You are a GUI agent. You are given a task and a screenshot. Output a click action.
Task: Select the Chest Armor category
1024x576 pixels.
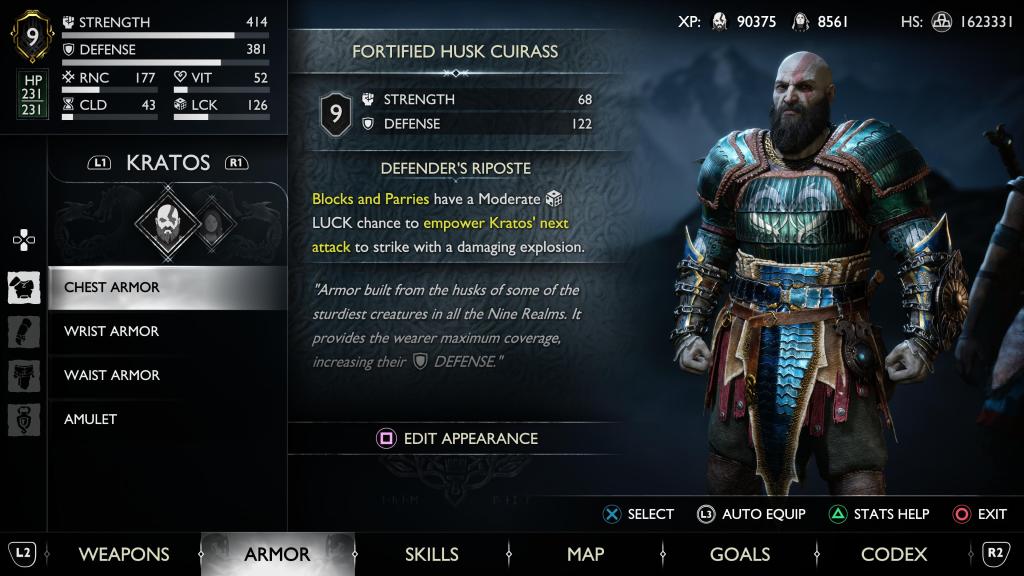[x=112, y=288]
